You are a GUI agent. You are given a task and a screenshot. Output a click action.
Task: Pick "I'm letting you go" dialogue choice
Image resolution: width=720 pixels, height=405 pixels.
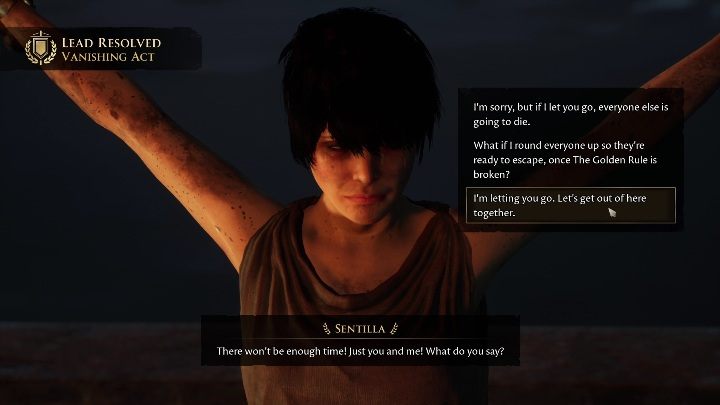coord(570,205)
